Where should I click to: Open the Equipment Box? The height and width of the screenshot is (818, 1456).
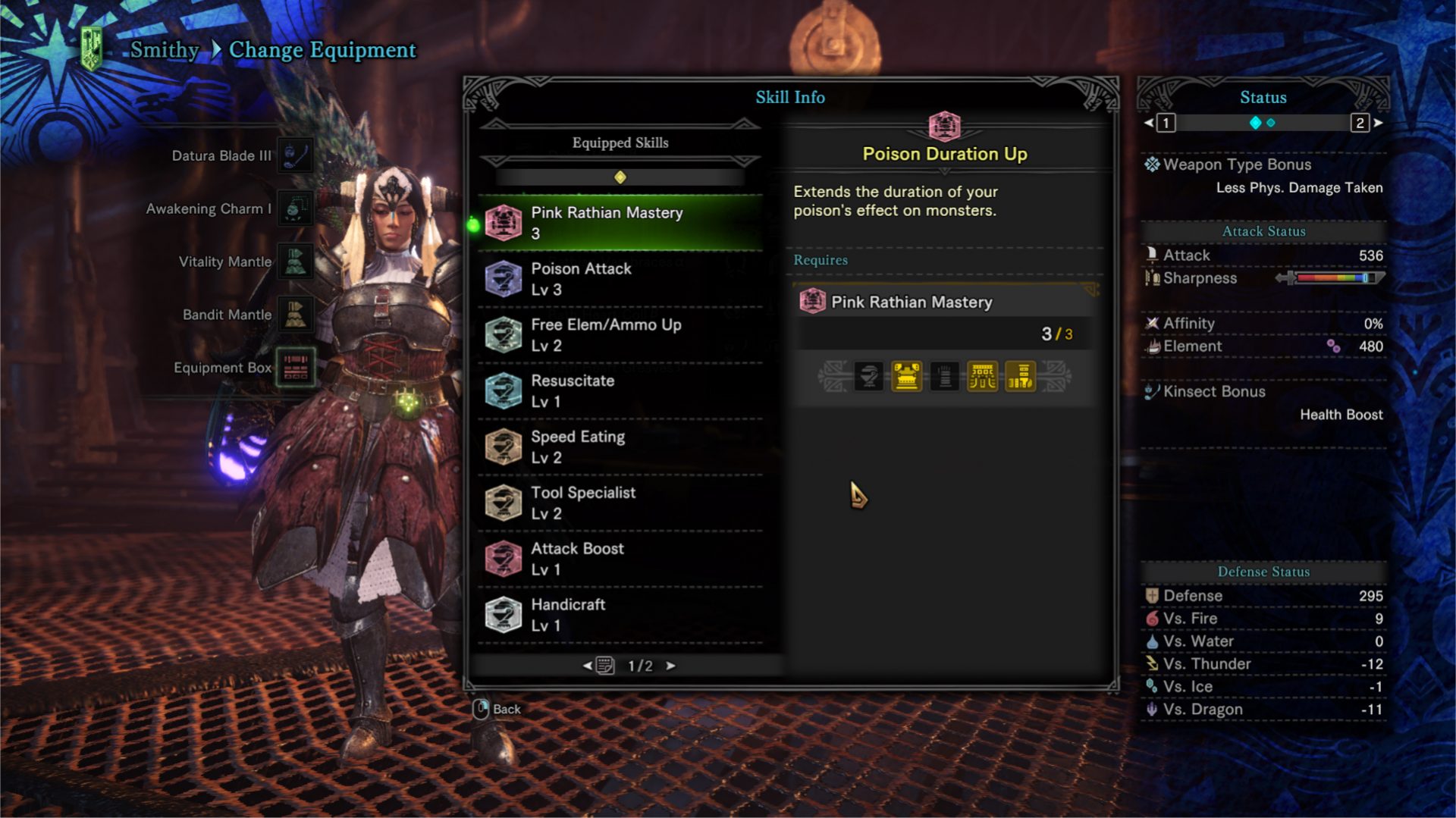[295, 368]
